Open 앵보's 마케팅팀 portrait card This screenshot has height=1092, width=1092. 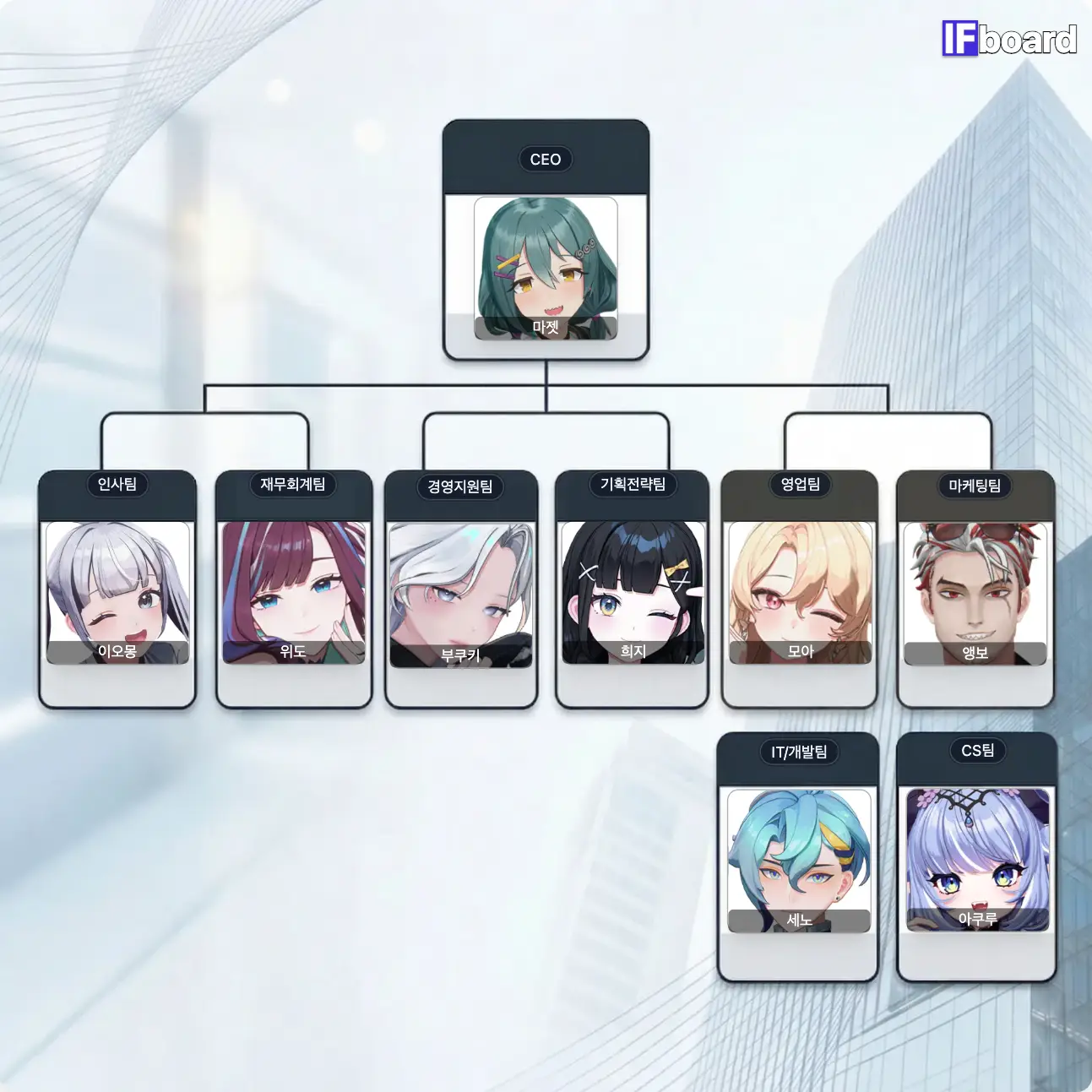pyautogui.click(x=975, y=594)
